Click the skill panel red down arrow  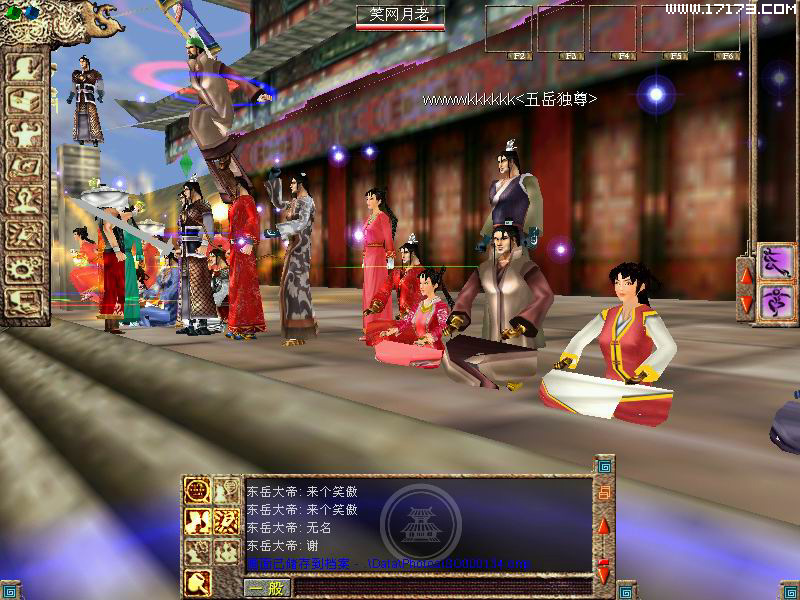(745, 299)
